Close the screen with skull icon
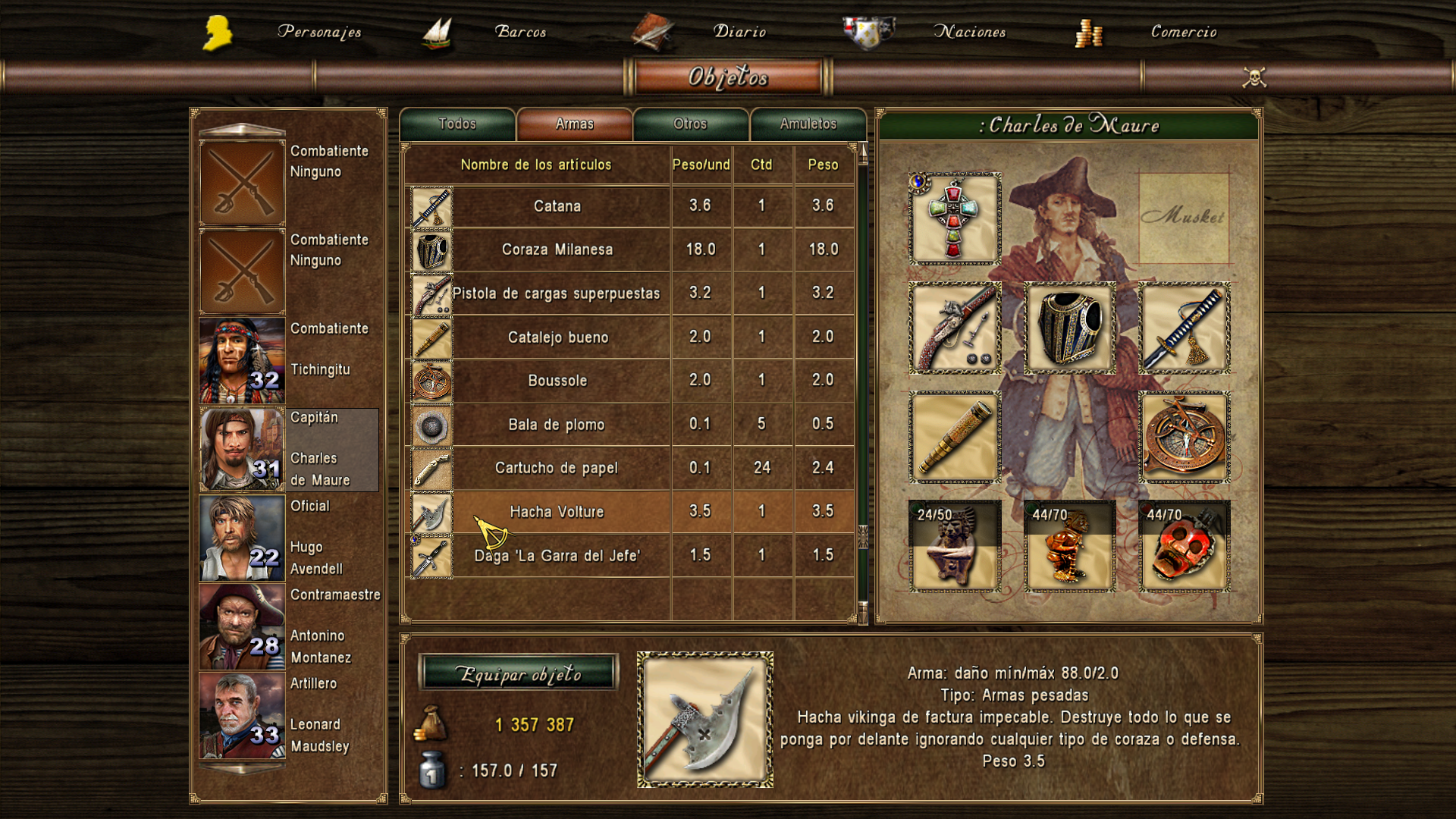This screenshot has height=819, width=1456. tap(1254, 77)
